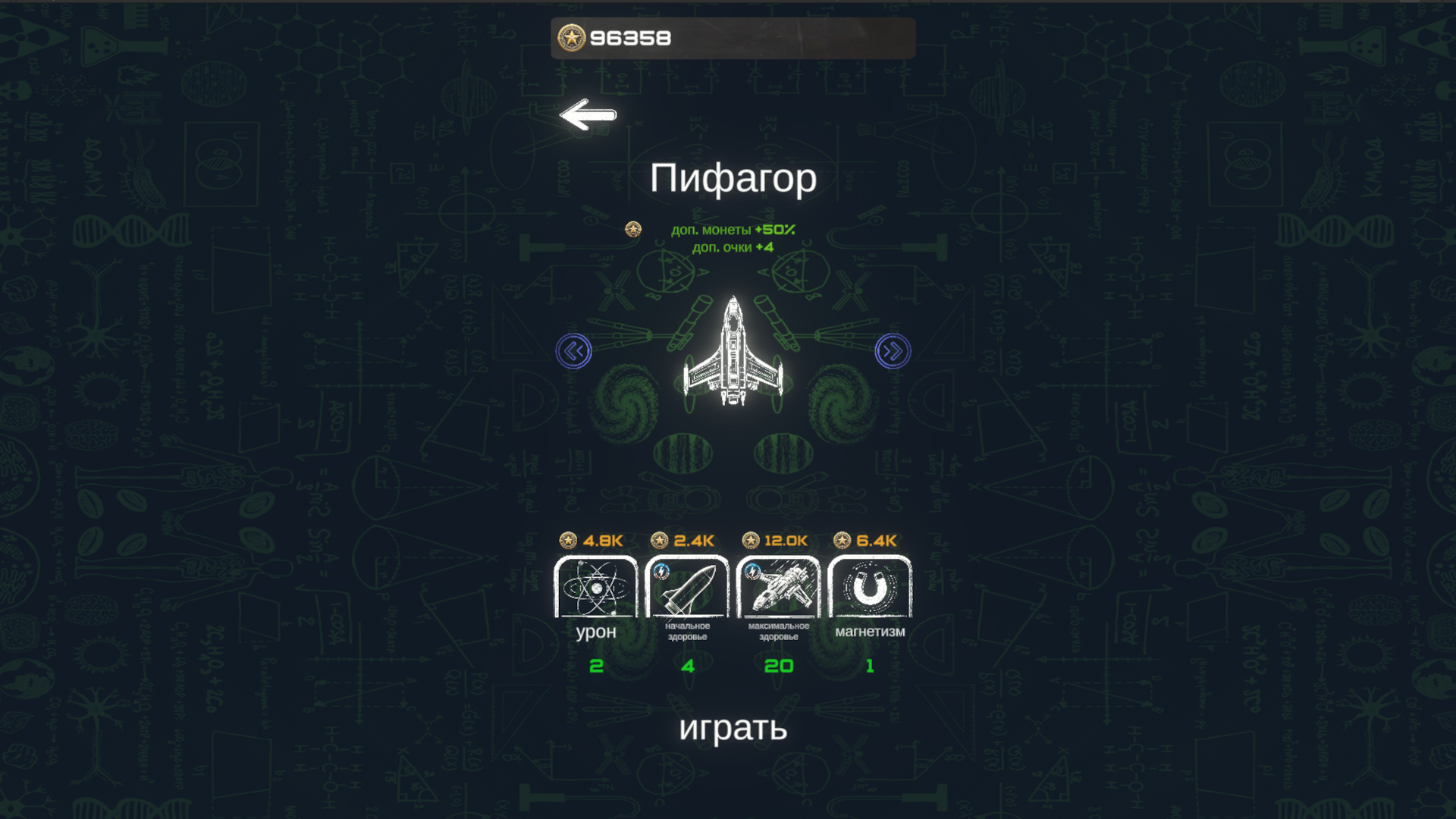Click the right chevron to view next ship
Screen dimensions: 1456x819
tap(892, 350)
